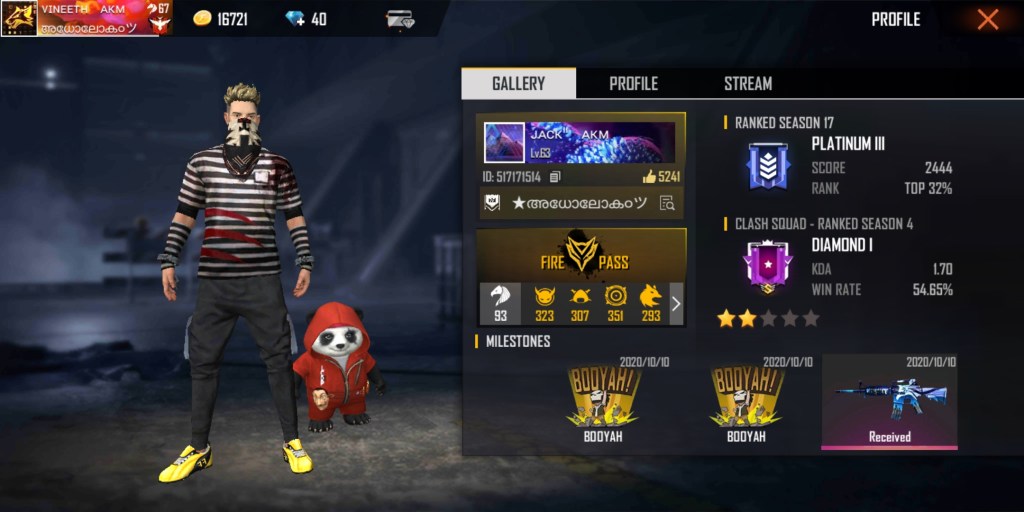Select the Fire Pass badge showing 323

coord(544,303)
